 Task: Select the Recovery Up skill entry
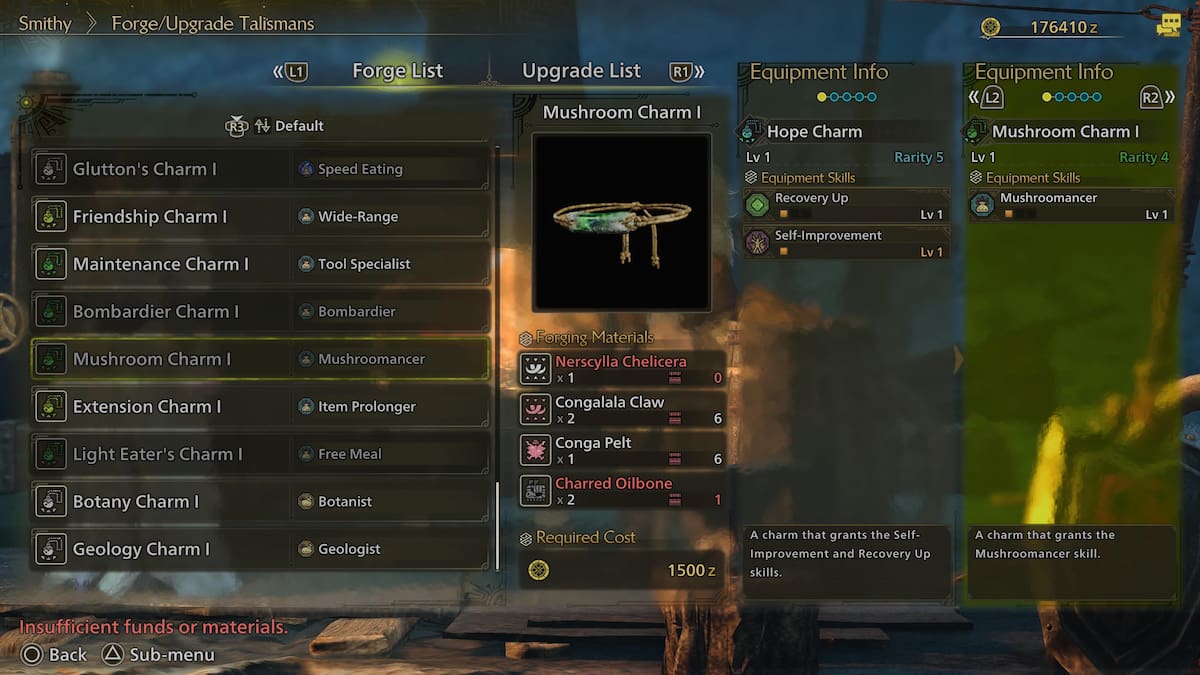click(845, 205)
